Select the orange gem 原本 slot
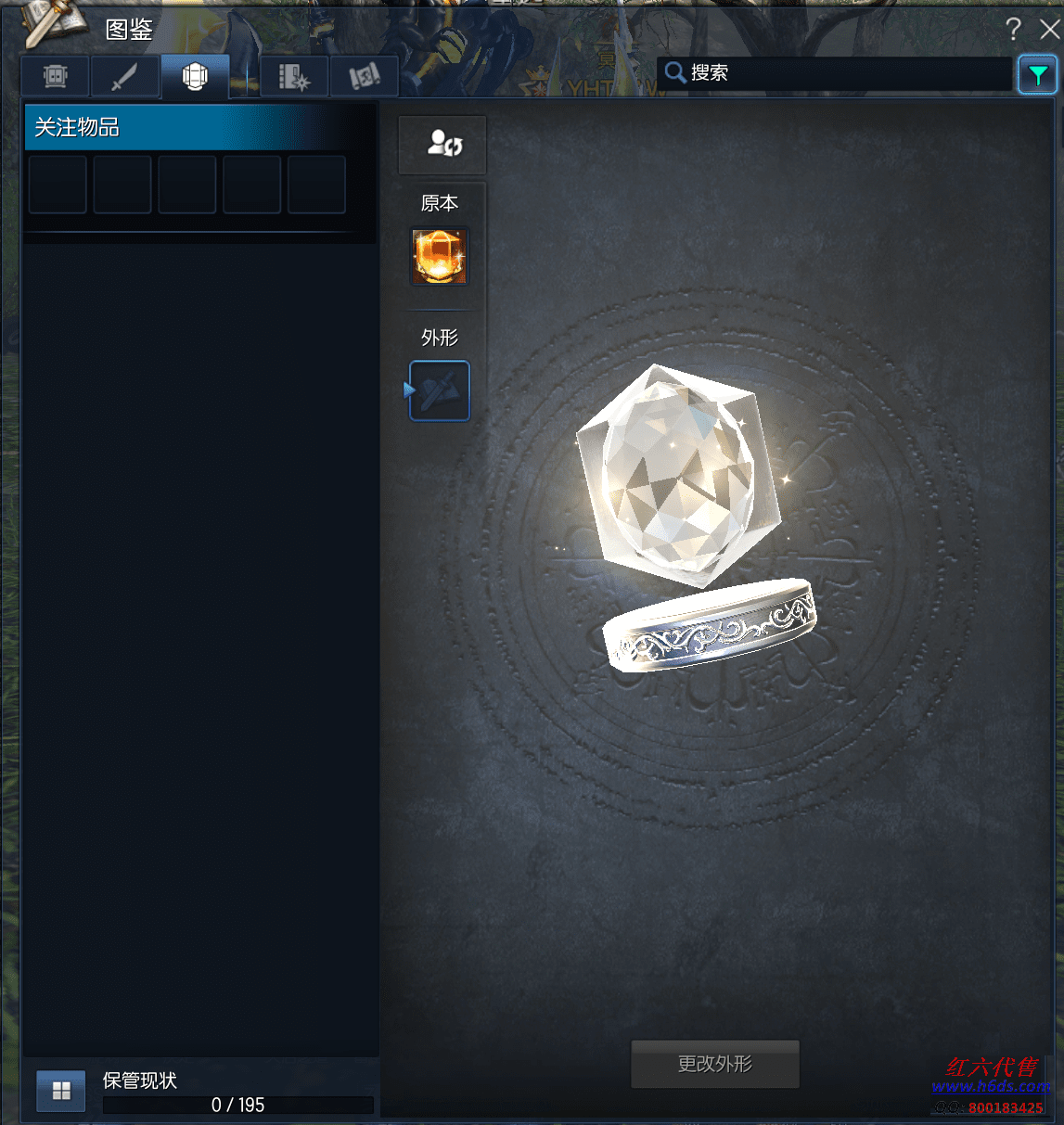1064x1125 pixels. point(440,257)
